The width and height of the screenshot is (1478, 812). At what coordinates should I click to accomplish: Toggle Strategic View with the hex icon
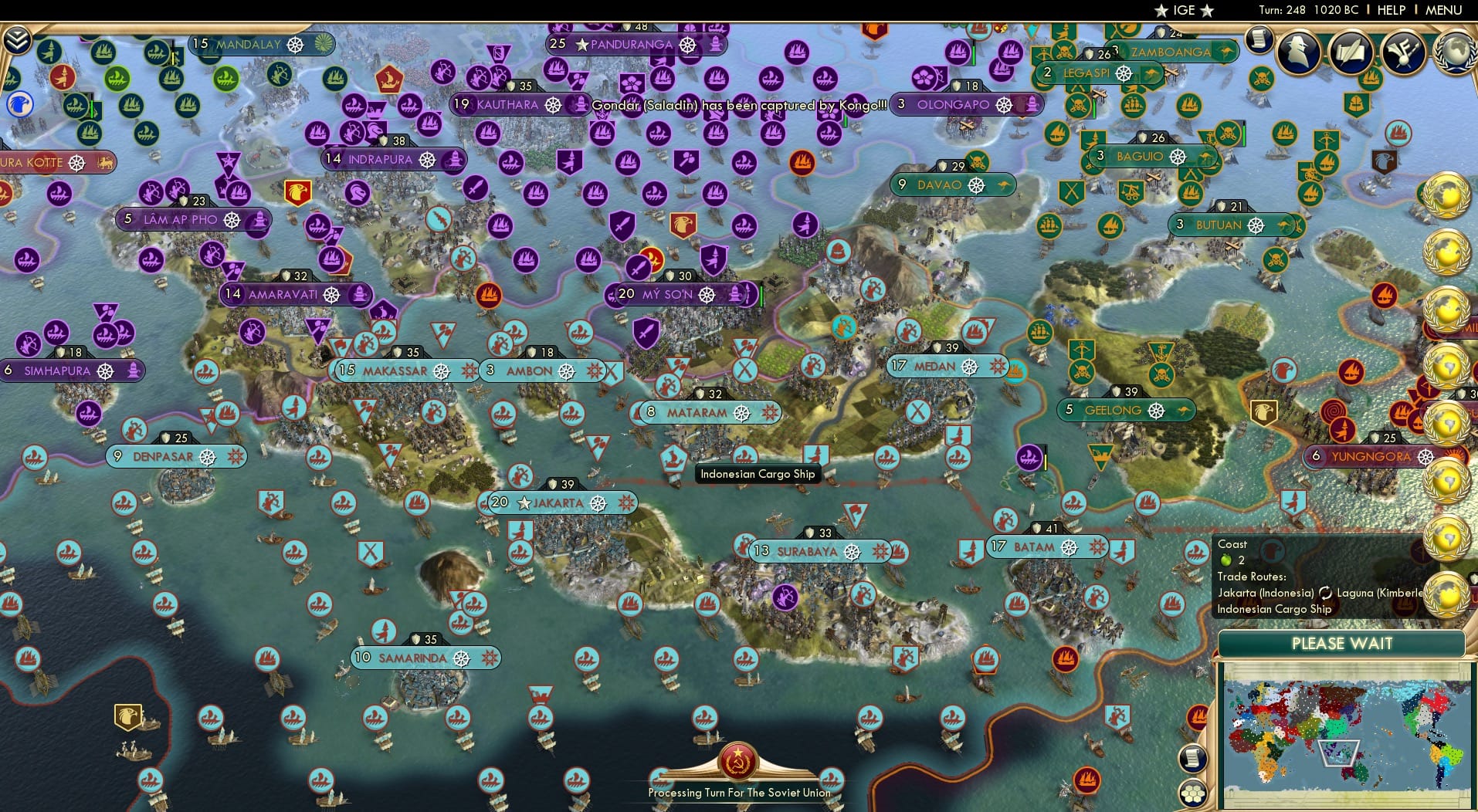(x=1194, y=793)
